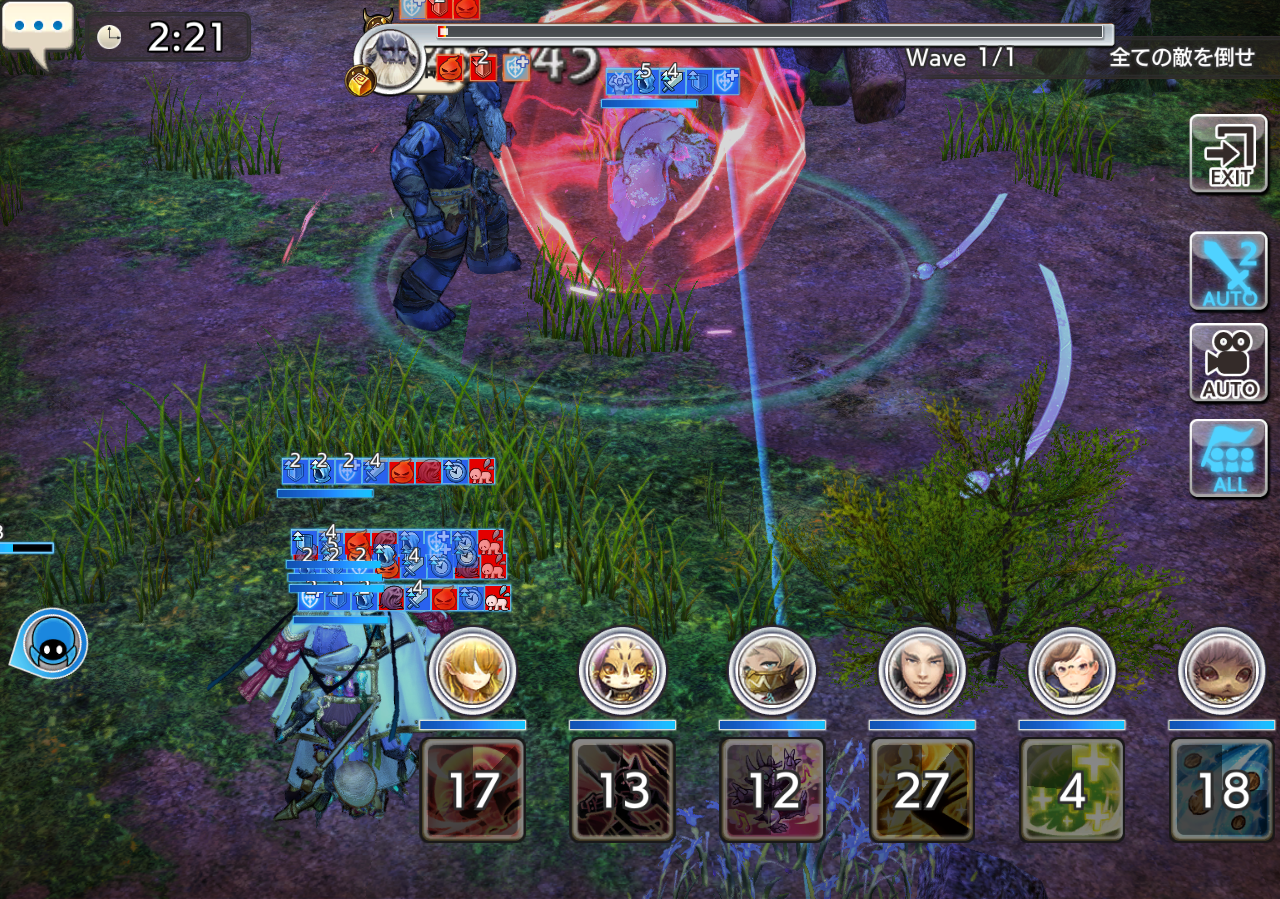Activate the ALL skills button
This screenshot has width=1280, height=899.
point(1229,458)
